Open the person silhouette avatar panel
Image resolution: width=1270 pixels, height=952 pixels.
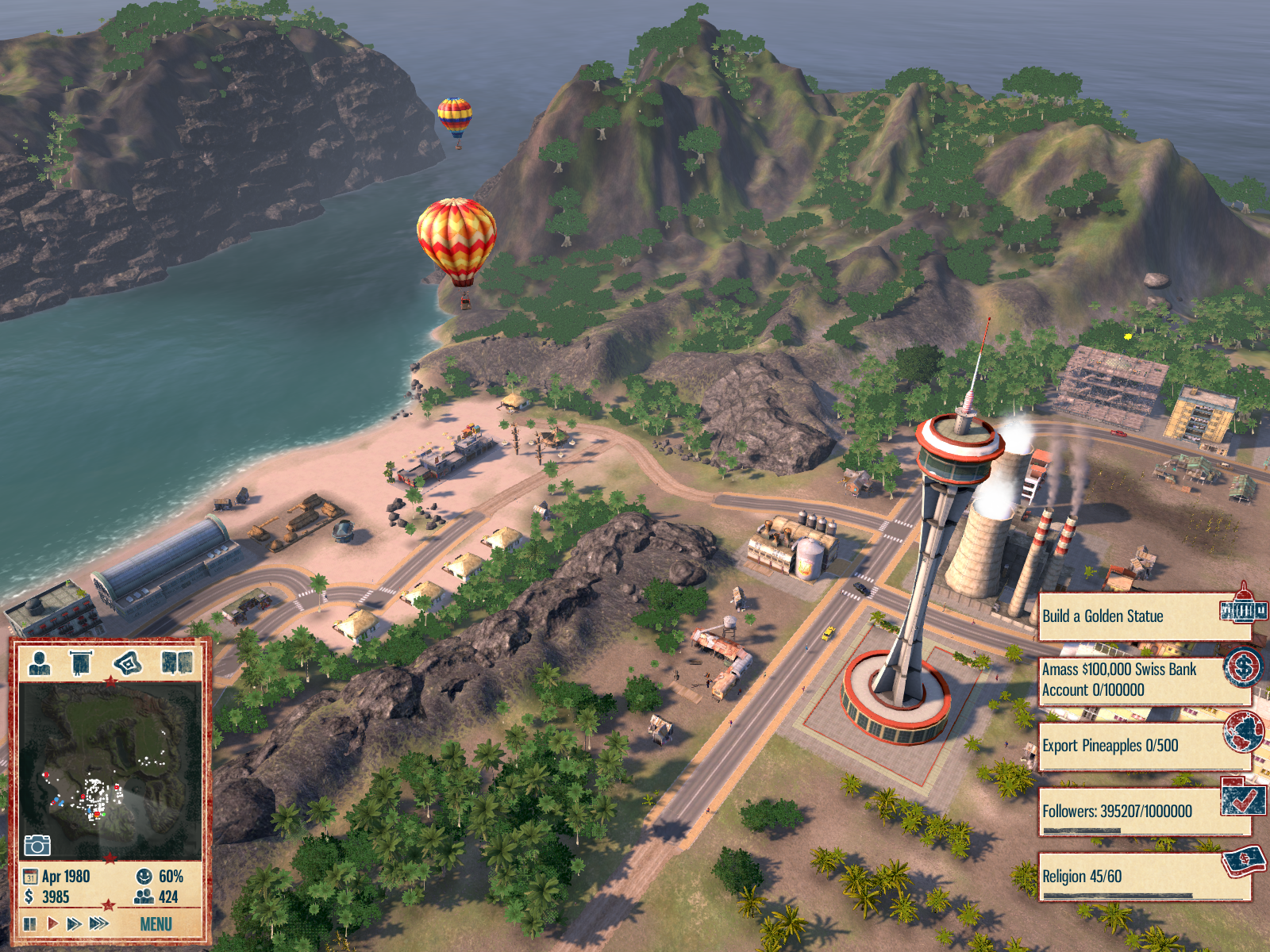tap(39, 662)
